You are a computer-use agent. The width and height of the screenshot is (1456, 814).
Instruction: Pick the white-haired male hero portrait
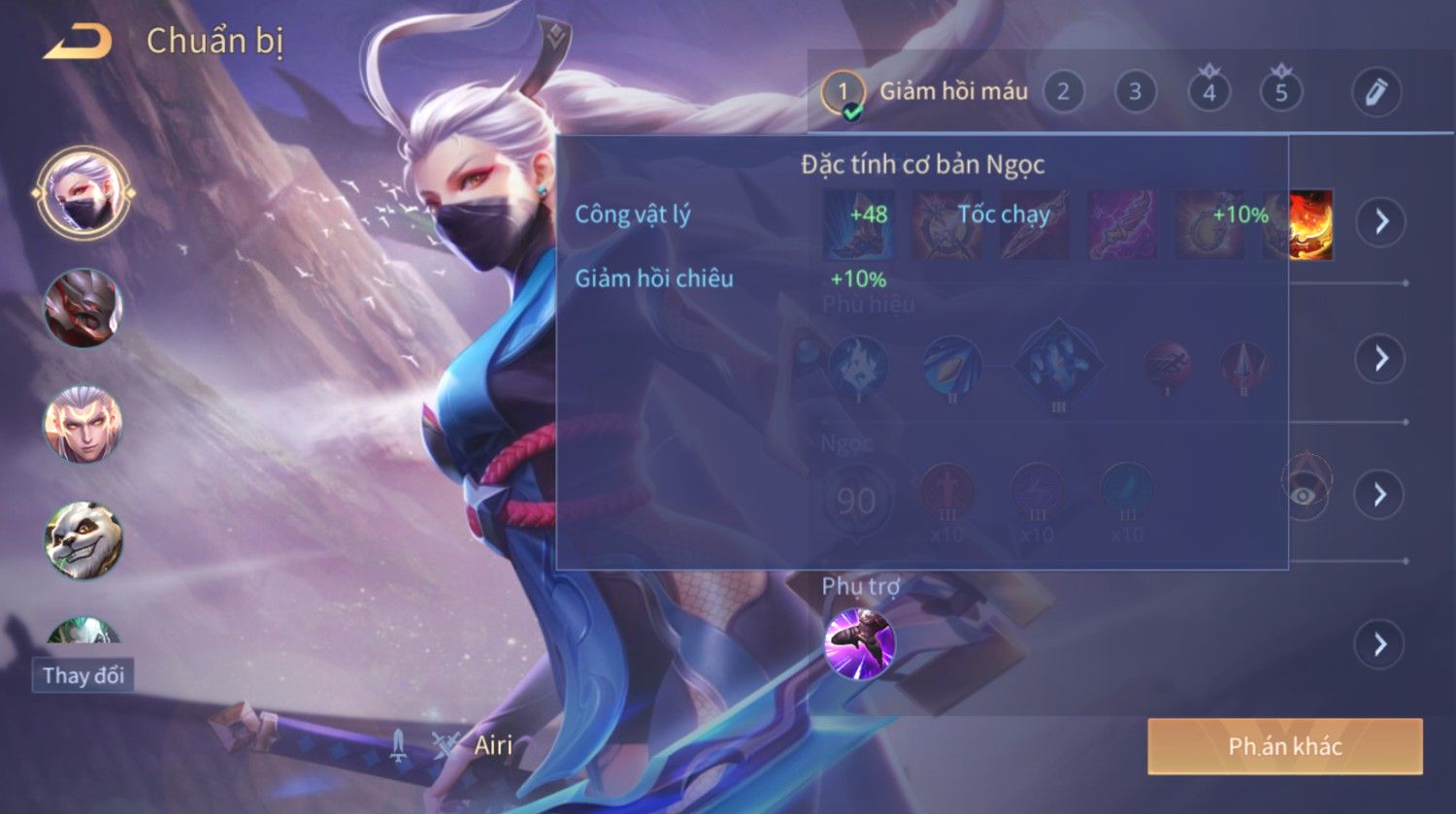click(x=83, y=424)
